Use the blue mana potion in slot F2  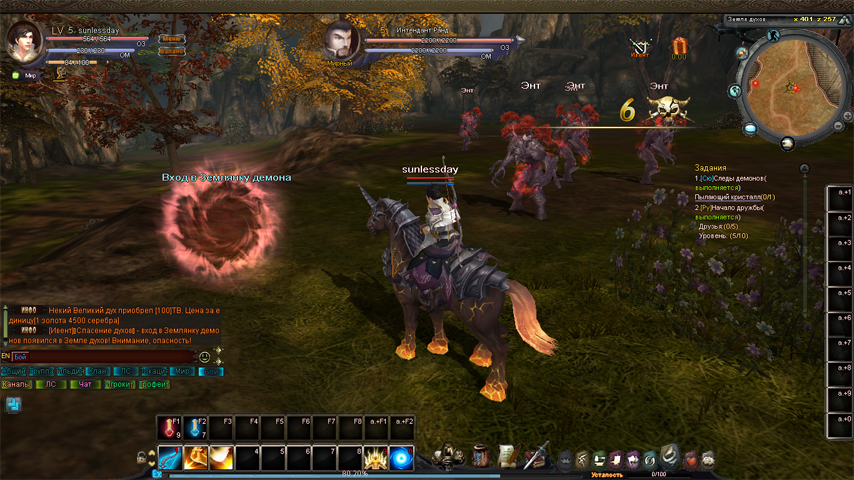tap(196, 428)
